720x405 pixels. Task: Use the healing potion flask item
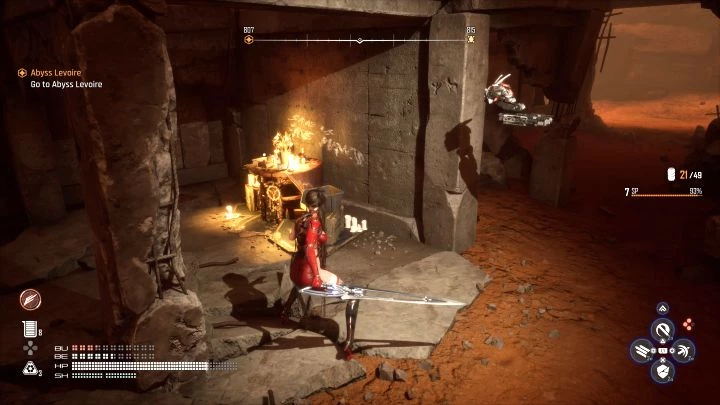pyautogui.click(x=30, y=329)
